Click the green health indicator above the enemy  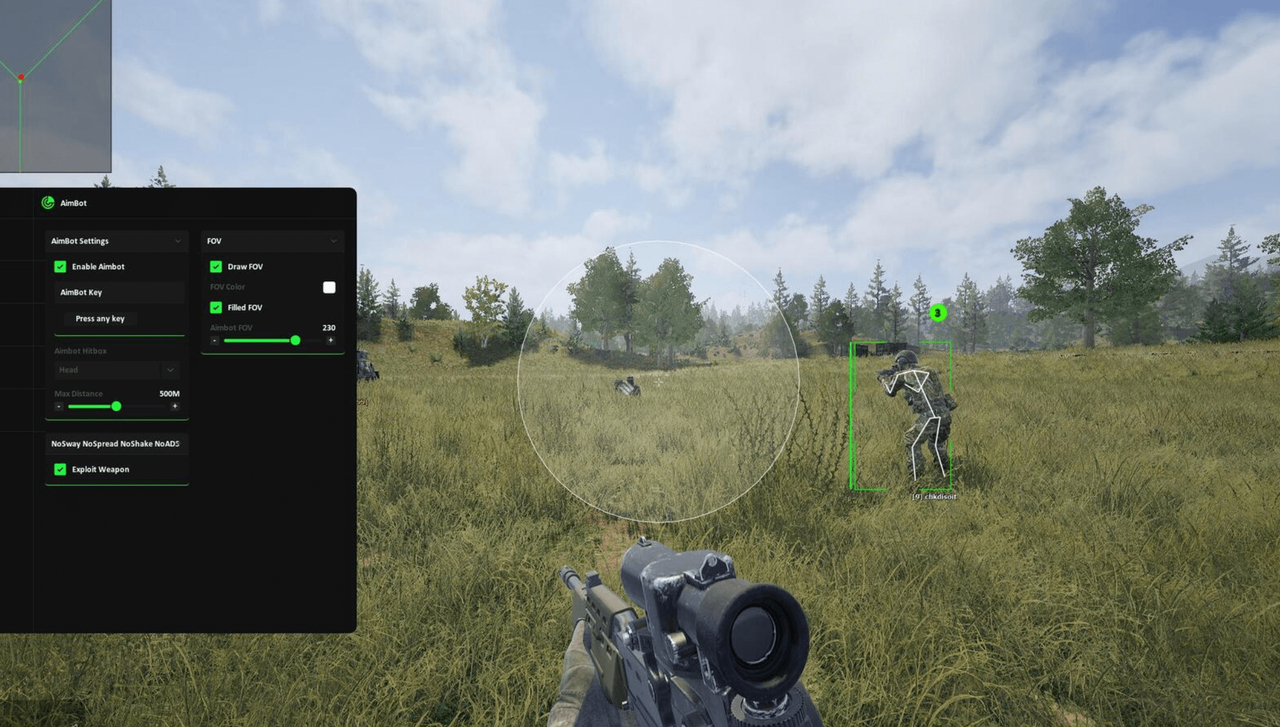[937, 313]
